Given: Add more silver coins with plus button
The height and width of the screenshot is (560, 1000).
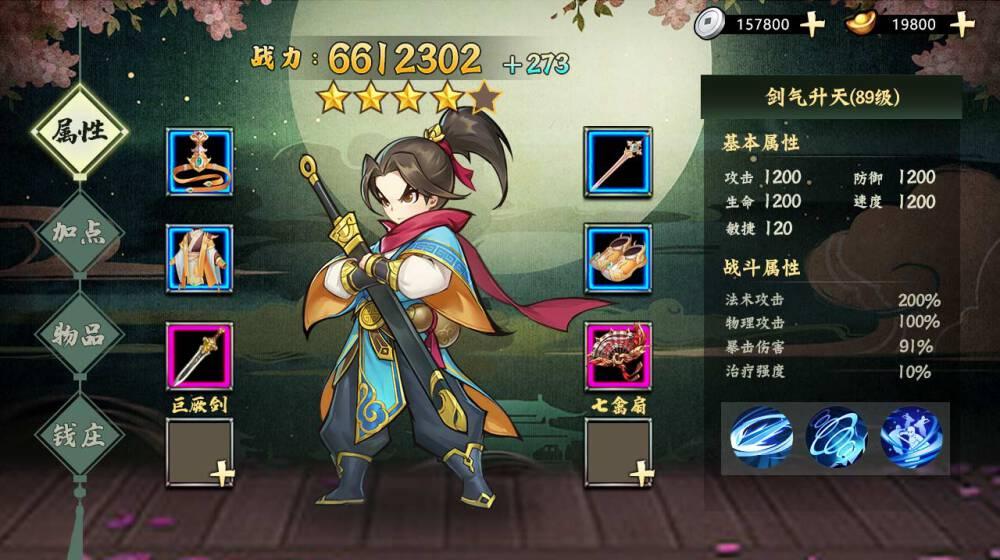Looking at the screenshot, I should [813, 24].
